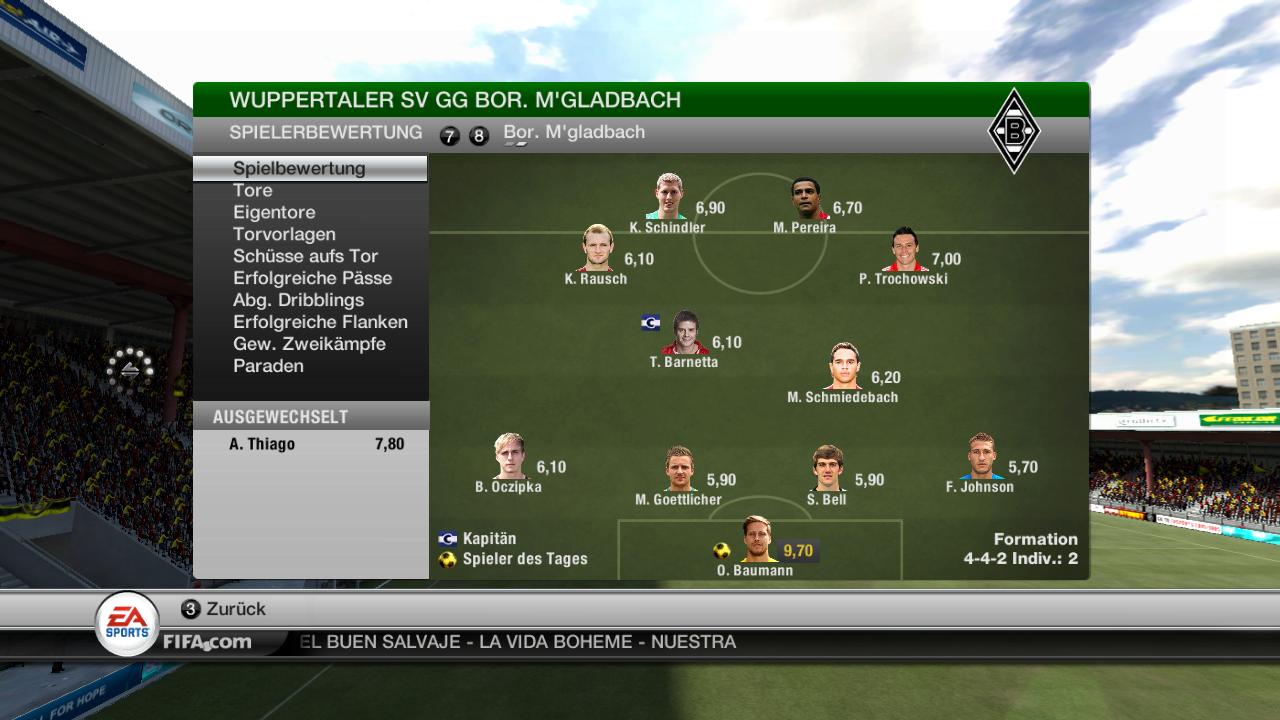Show the Torvorlagen statistic

point(284,234)
